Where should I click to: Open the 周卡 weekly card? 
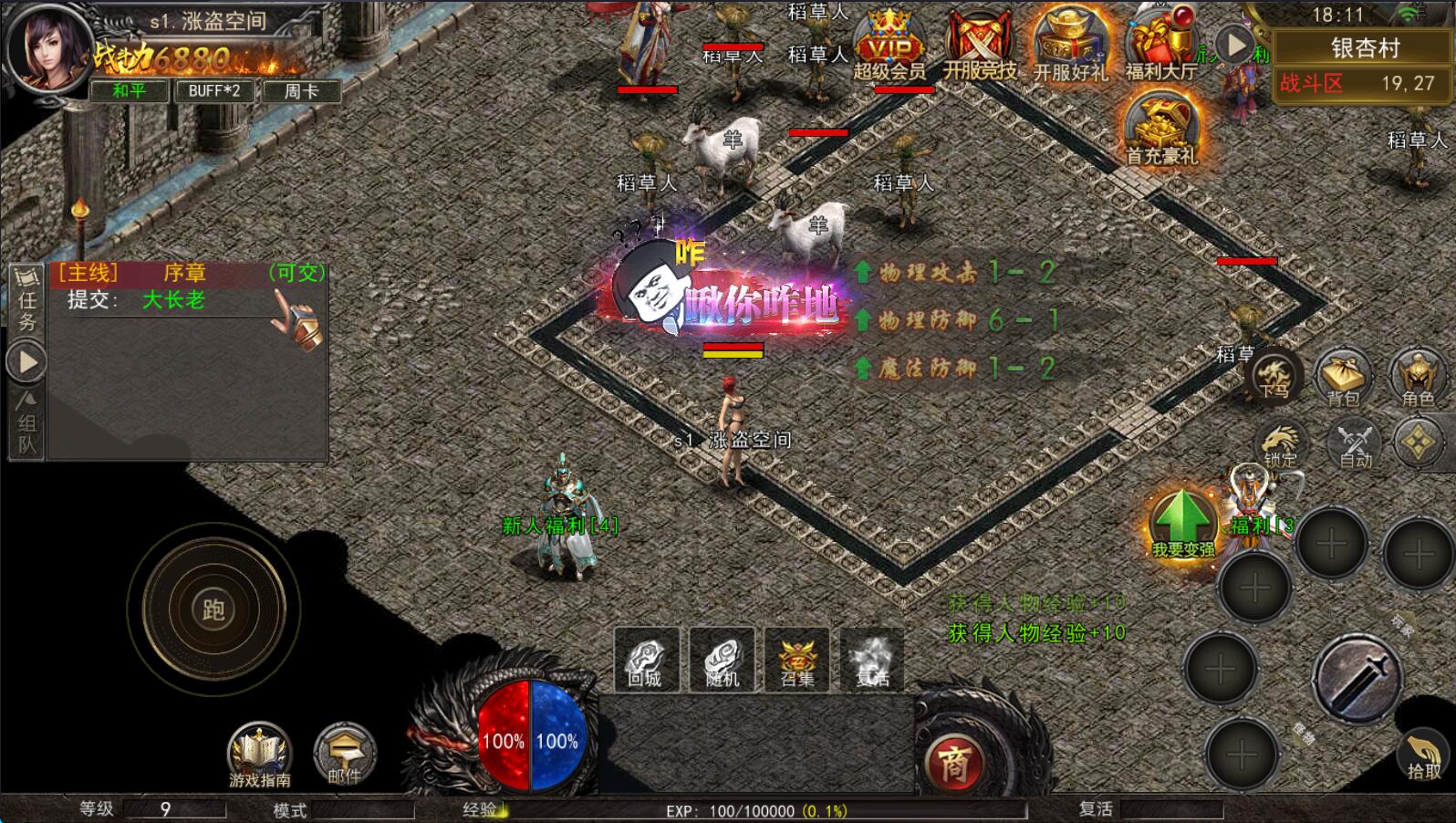301,90
